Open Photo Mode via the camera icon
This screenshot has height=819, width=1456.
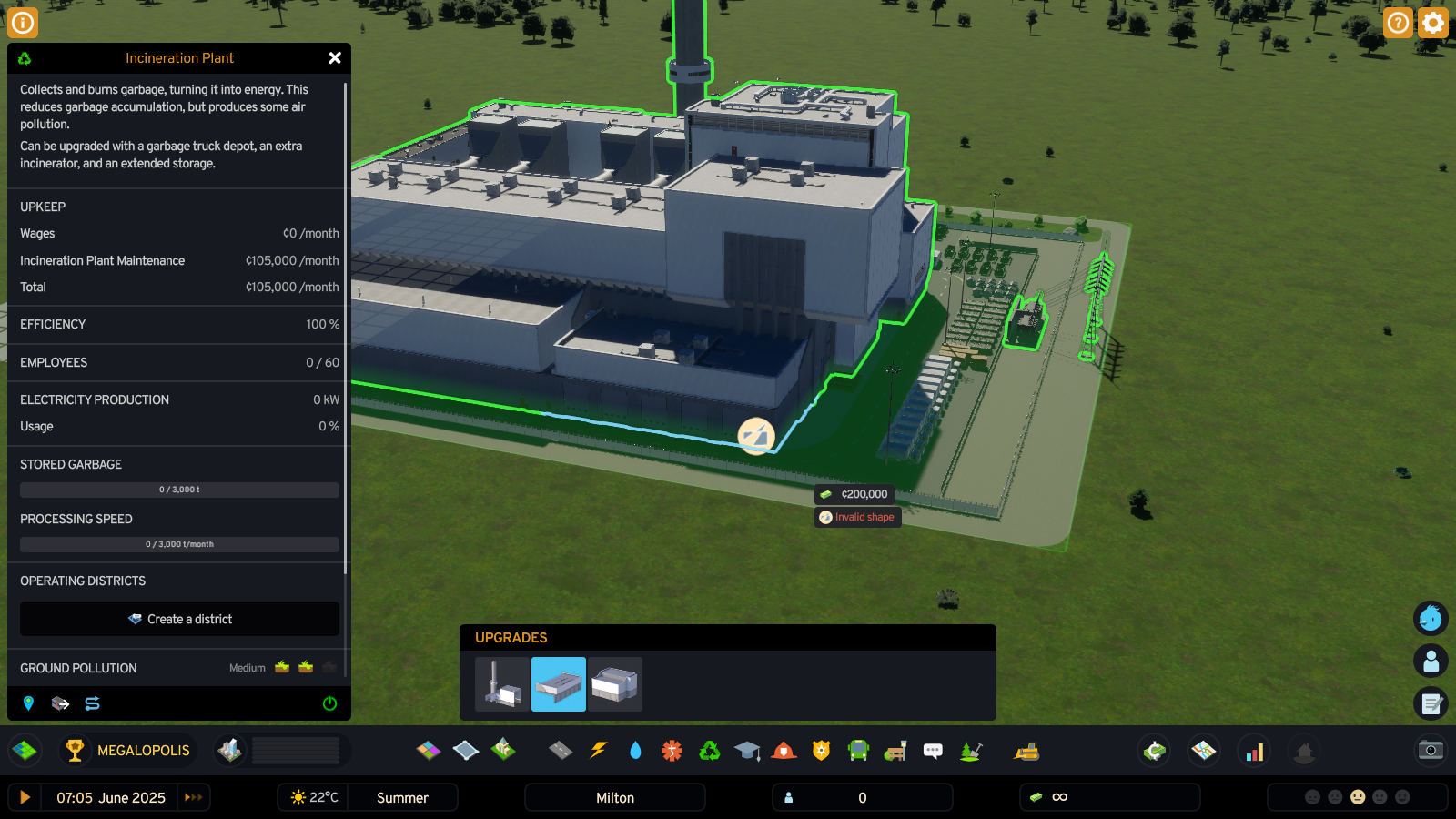(x=1431, y=751)
